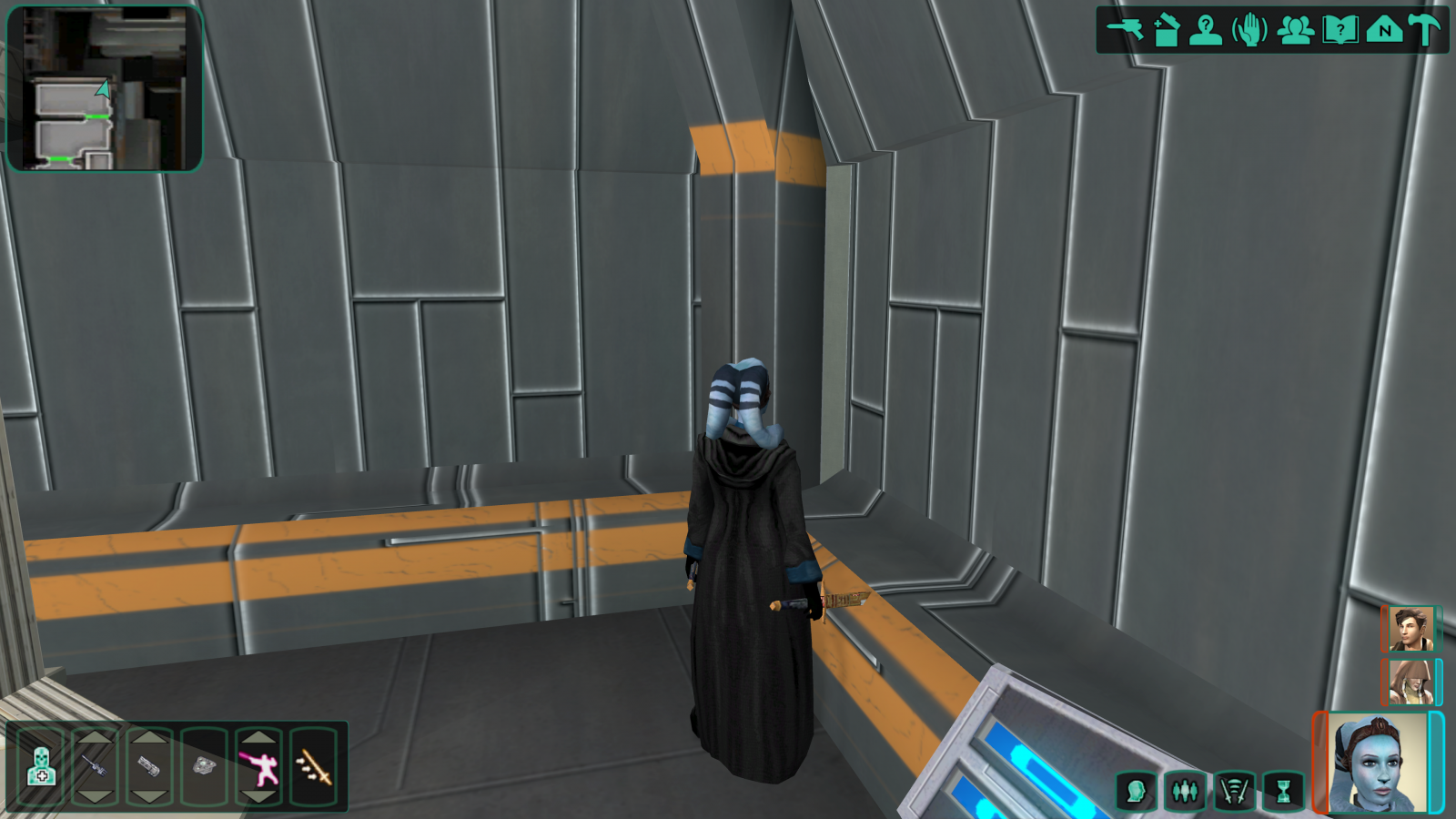
Task: Switch to the dark-haired male companion portrait
Action: 1410,629
